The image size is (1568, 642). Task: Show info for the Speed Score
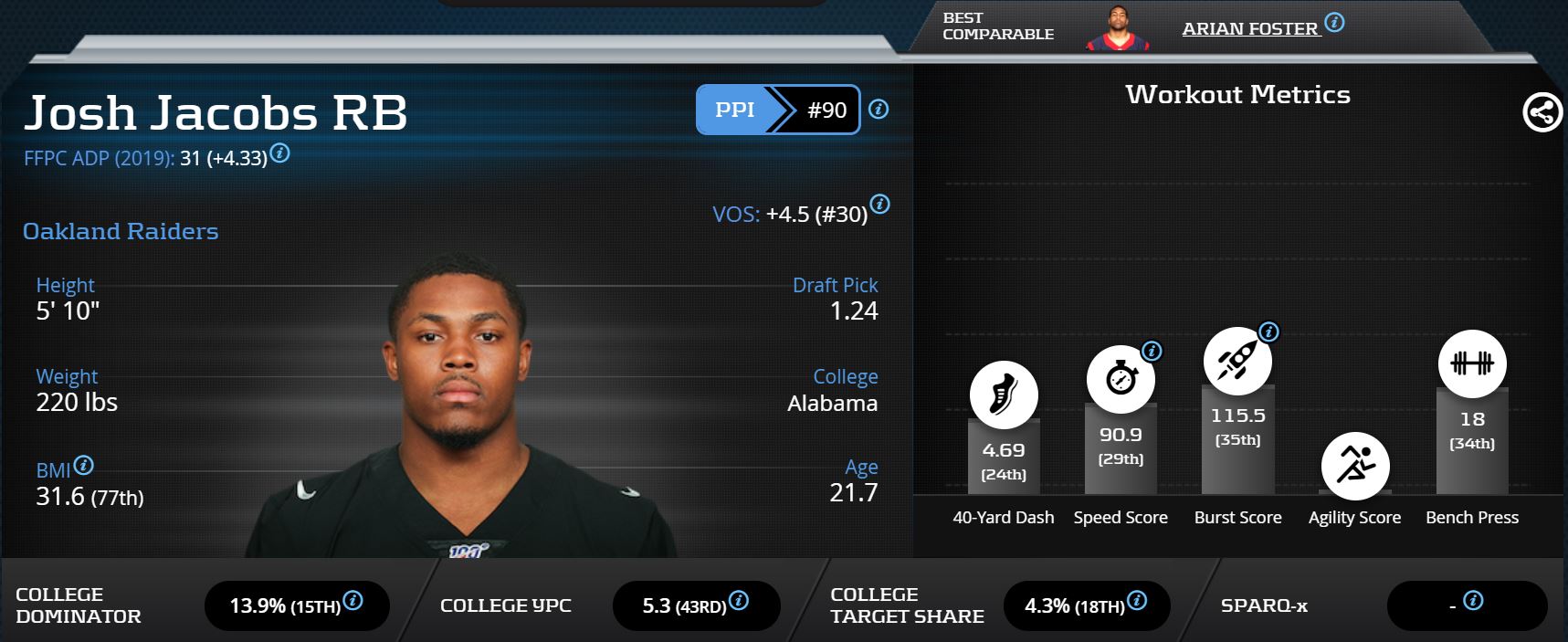(x=1152, y=351)
